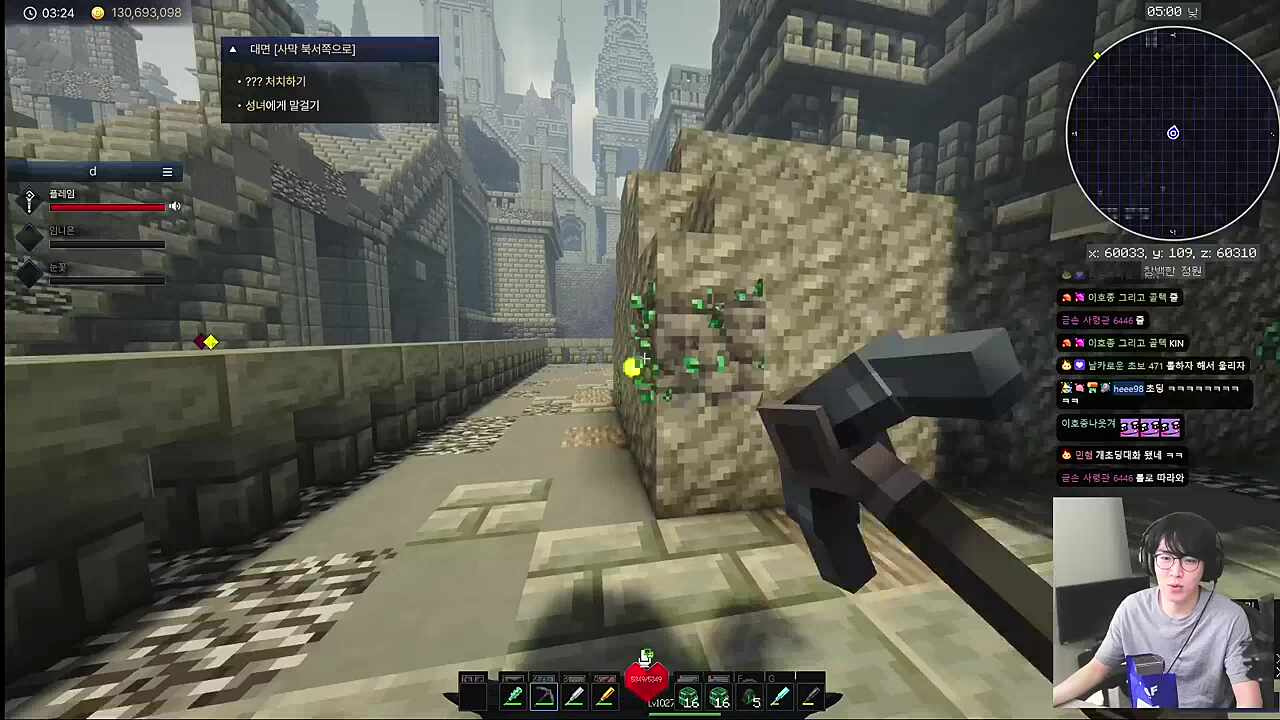Click username heee98 in stream chat

(1128, 389)
